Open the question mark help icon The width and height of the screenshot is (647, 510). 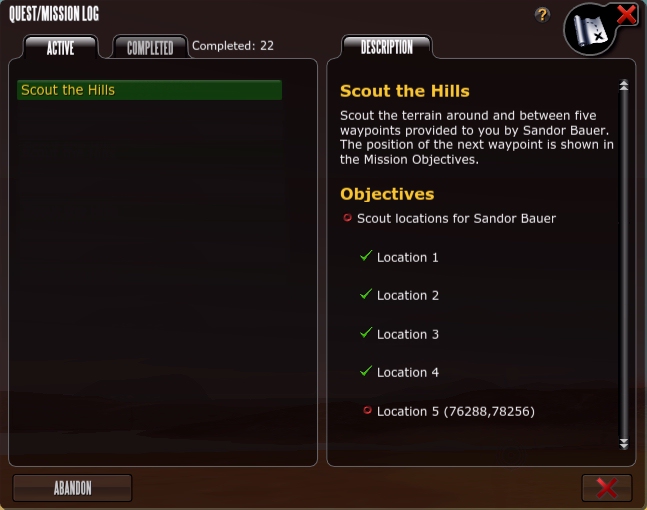click(543, 15)
